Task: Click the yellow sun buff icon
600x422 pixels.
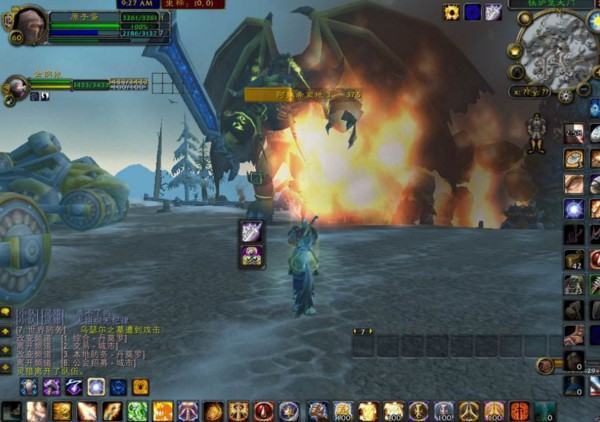Action: (452, 12)
